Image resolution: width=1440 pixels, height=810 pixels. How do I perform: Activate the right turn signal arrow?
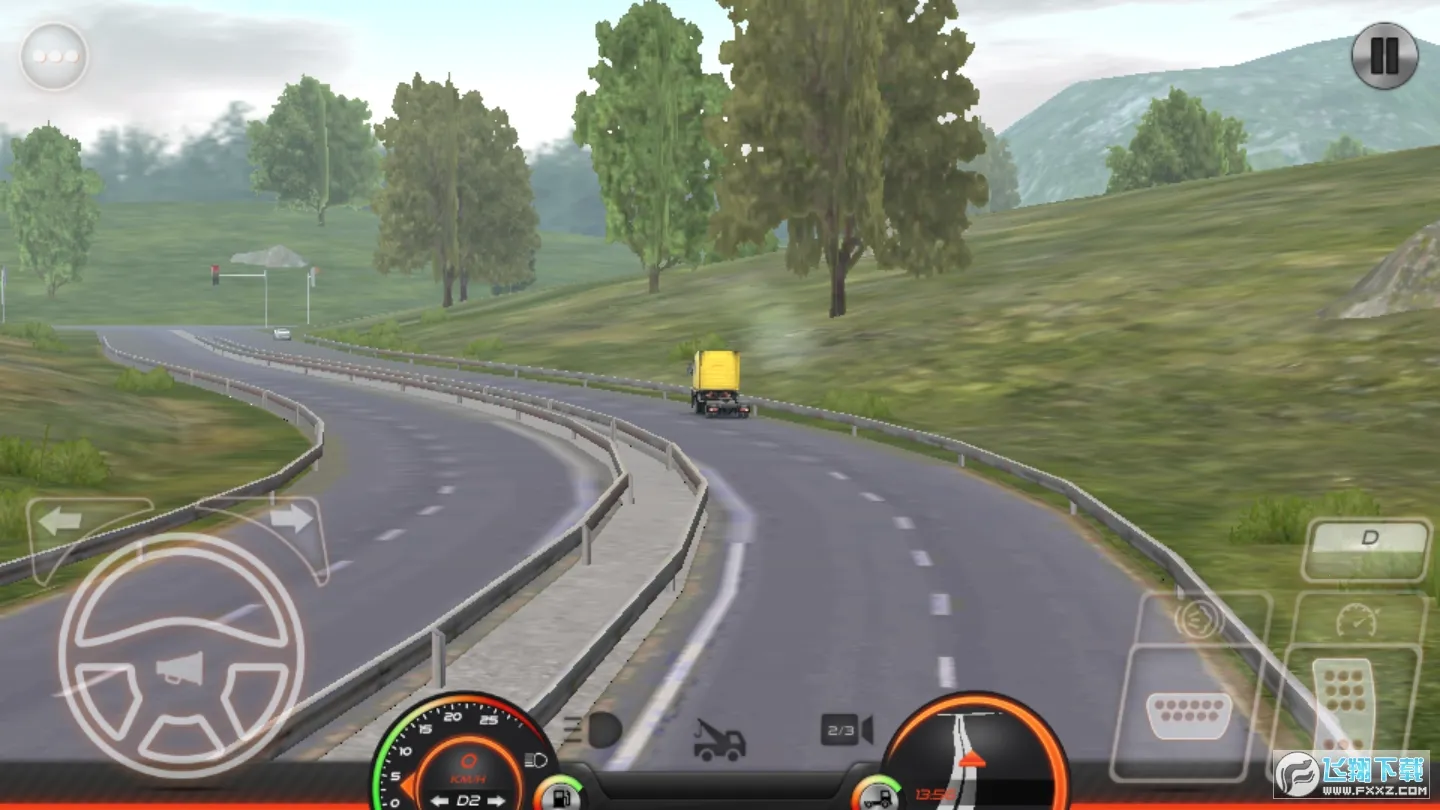click(x=291, y=518)
